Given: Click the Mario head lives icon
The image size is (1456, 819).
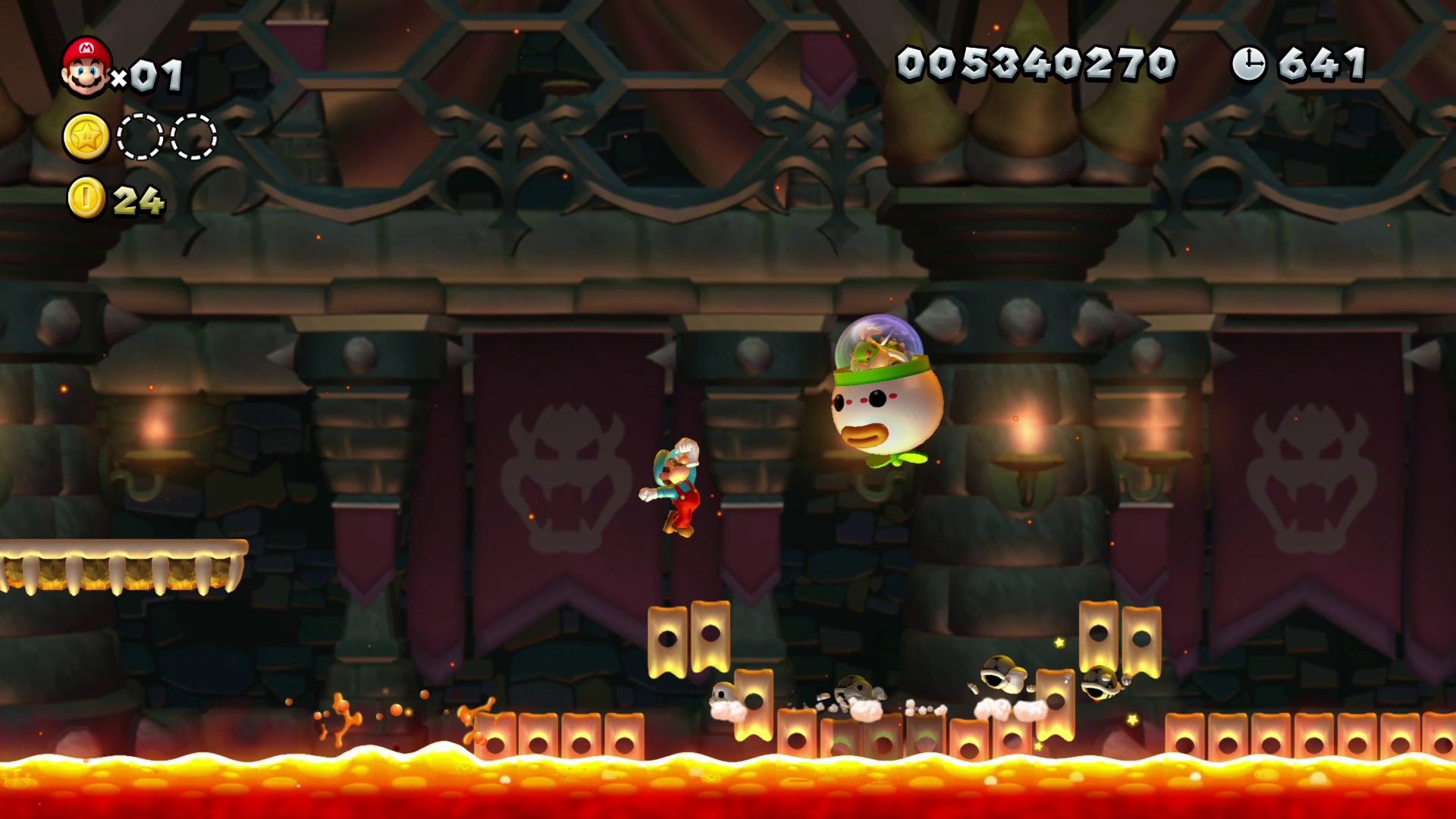Looking at the screenshot, I should (x=86, y=68).
